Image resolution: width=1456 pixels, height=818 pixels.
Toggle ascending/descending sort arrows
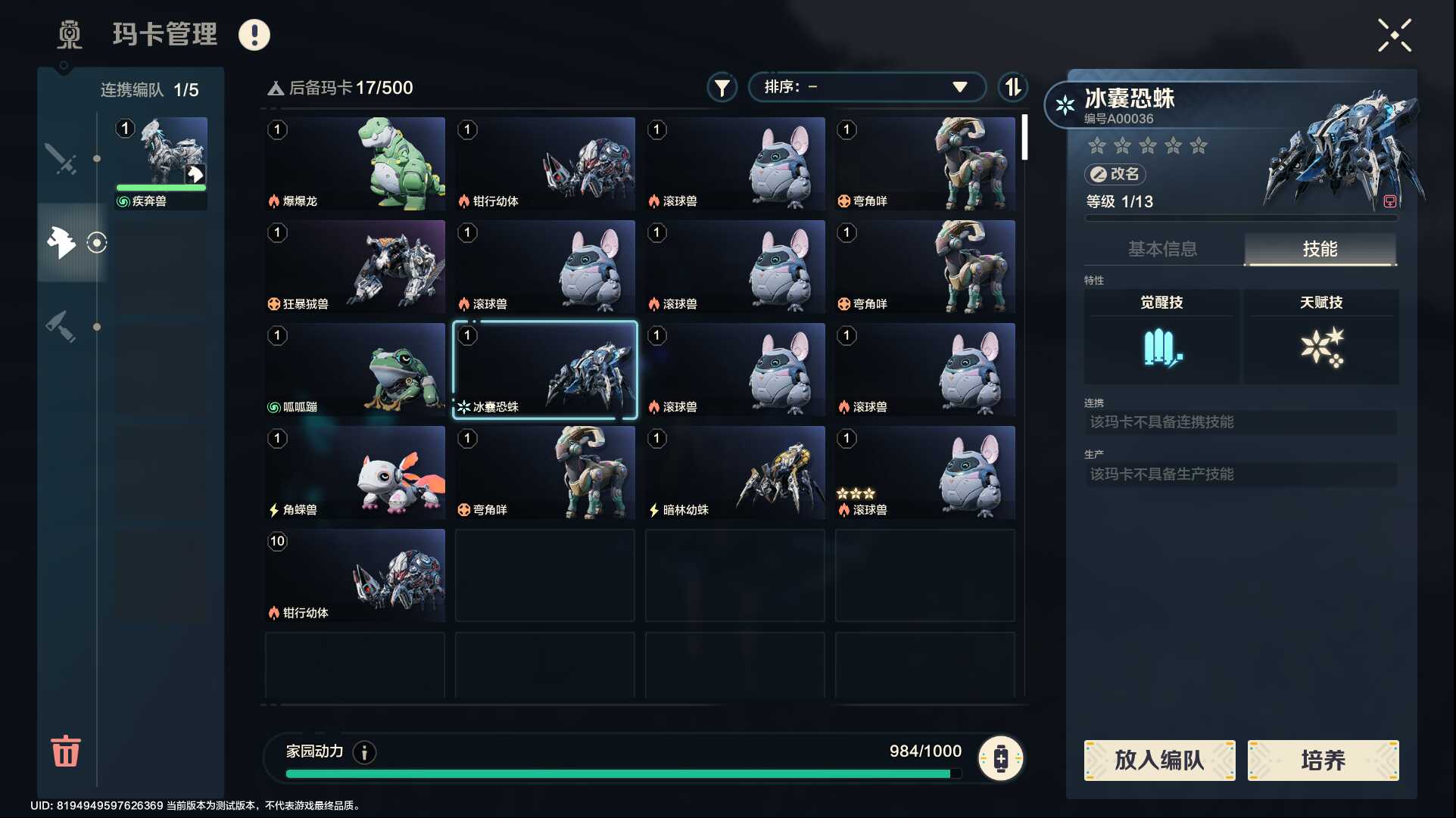[x=1012, y=88]
